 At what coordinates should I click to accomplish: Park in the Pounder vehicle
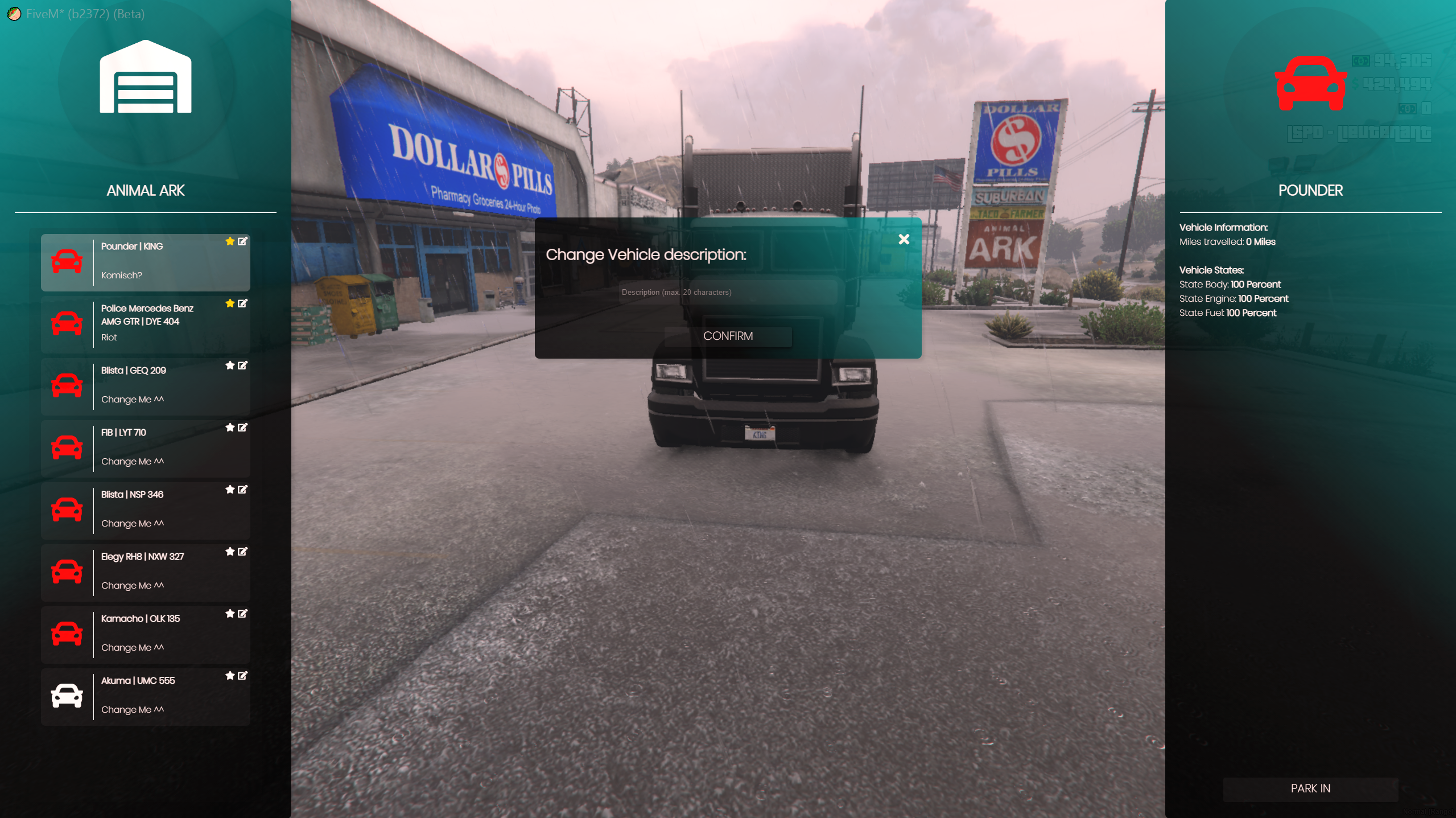tap(1310, 788)
